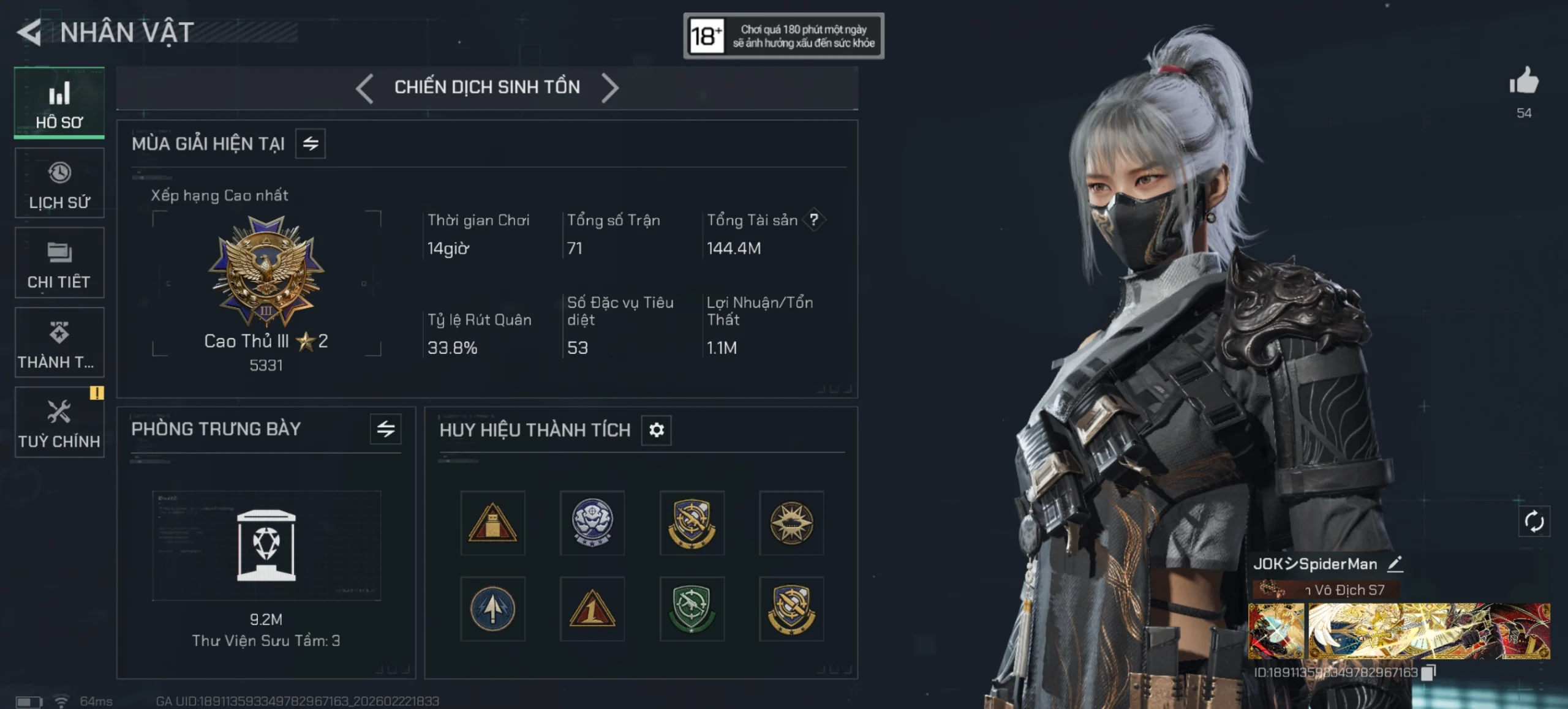Image resolution: width=1568 pixels, height=709 pixels.
Task: Open the Tổng Tài Sản help question mark
Action: 813,220
